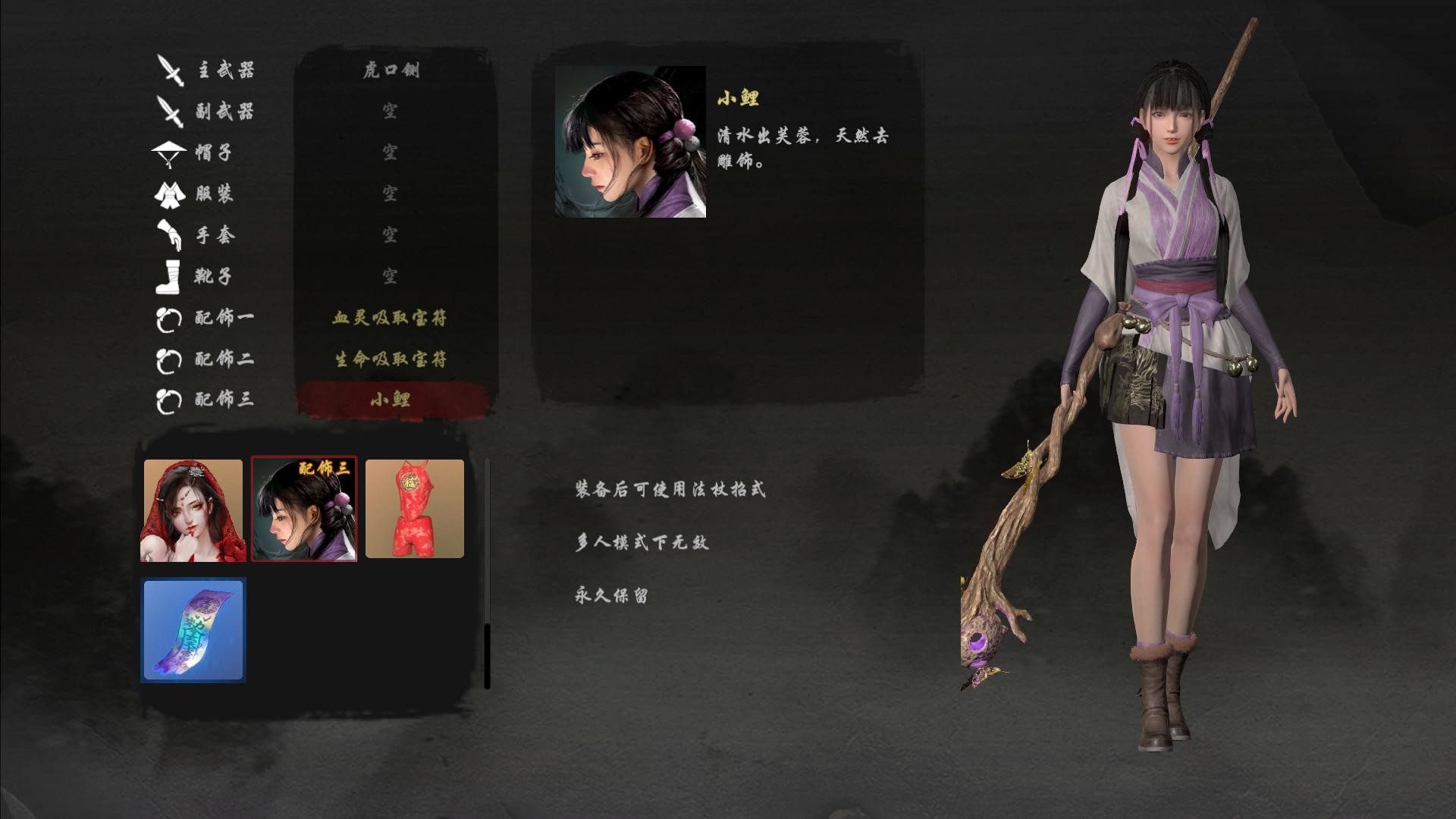Click the 帽子 hat icon

point(168,152)
